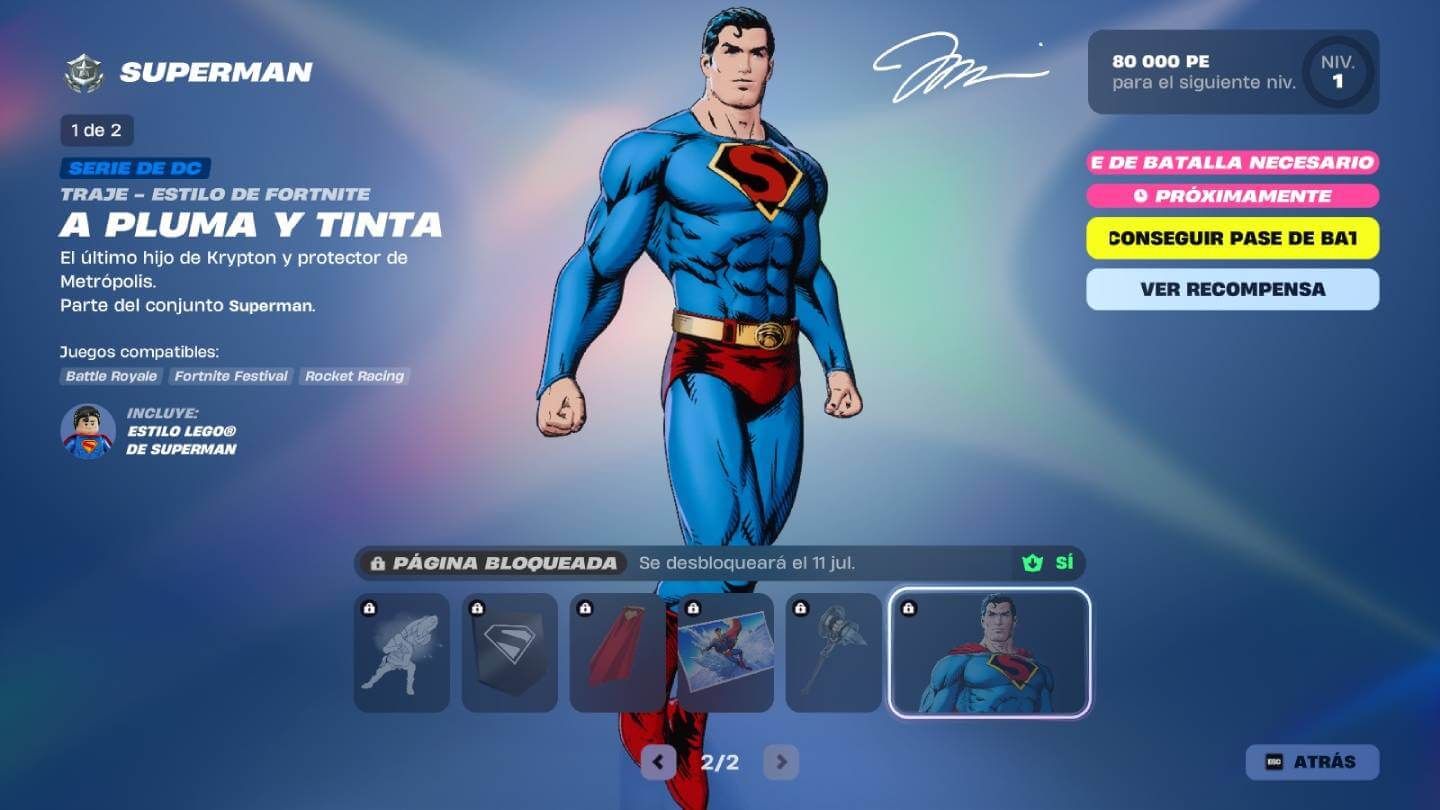This screenshot has height=810, width=1440.
Task: Select the Rocket Racing tag
Action: 355,376
